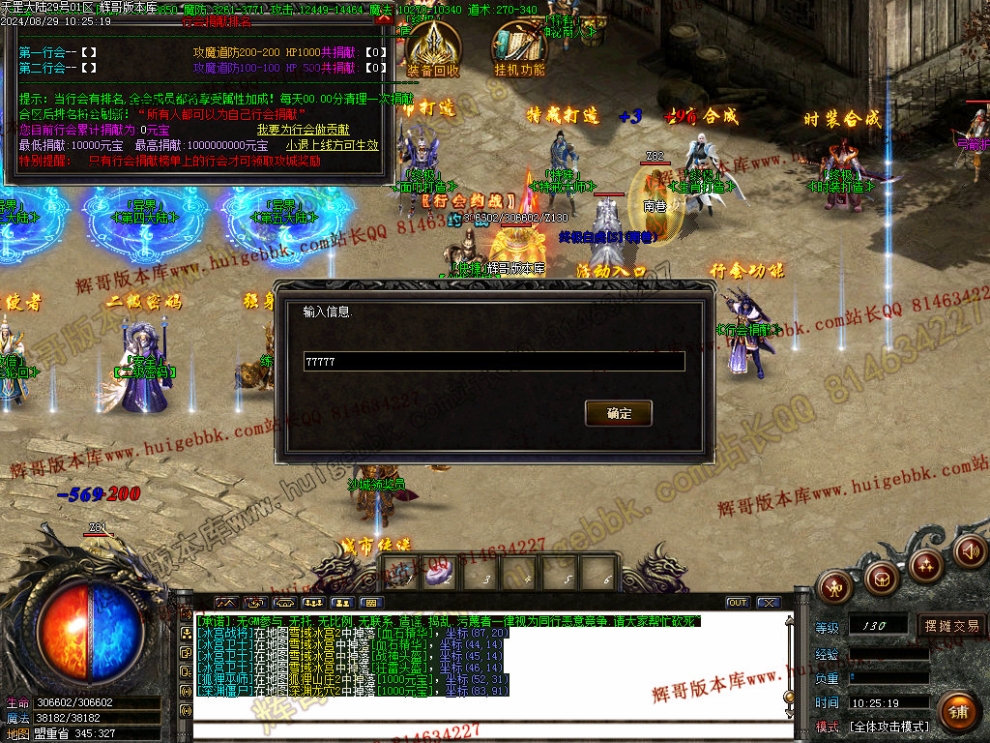Image resolution: width=990 pixels, height=743 pixels.
Task: Confirm the input with the 确定 button
Action: [618, 413]
